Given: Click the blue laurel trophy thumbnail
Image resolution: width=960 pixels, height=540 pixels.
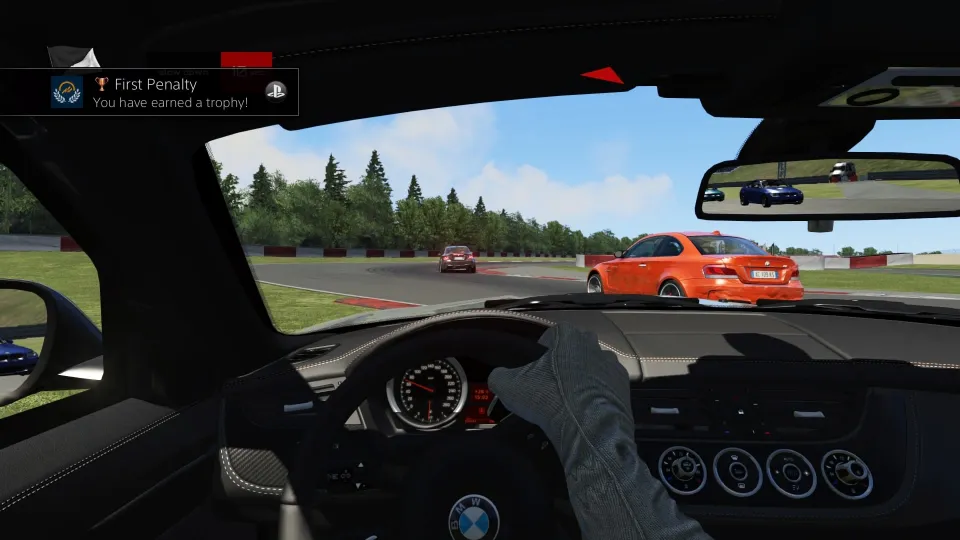Looking at the screenshot, I should [67, 92].
